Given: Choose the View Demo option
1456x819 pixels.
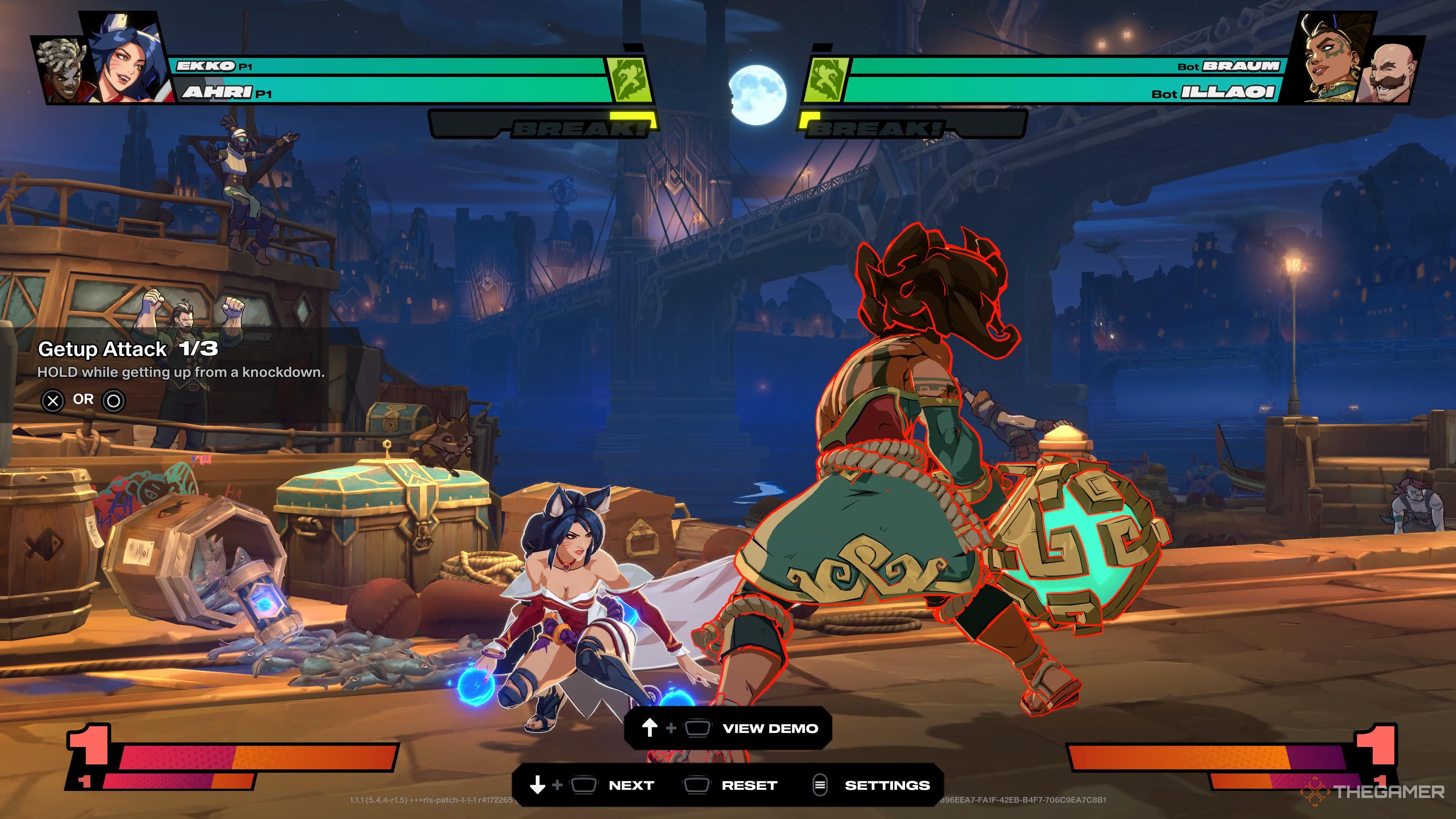Looking at the screenshot, I should click(x=770, y=728).
